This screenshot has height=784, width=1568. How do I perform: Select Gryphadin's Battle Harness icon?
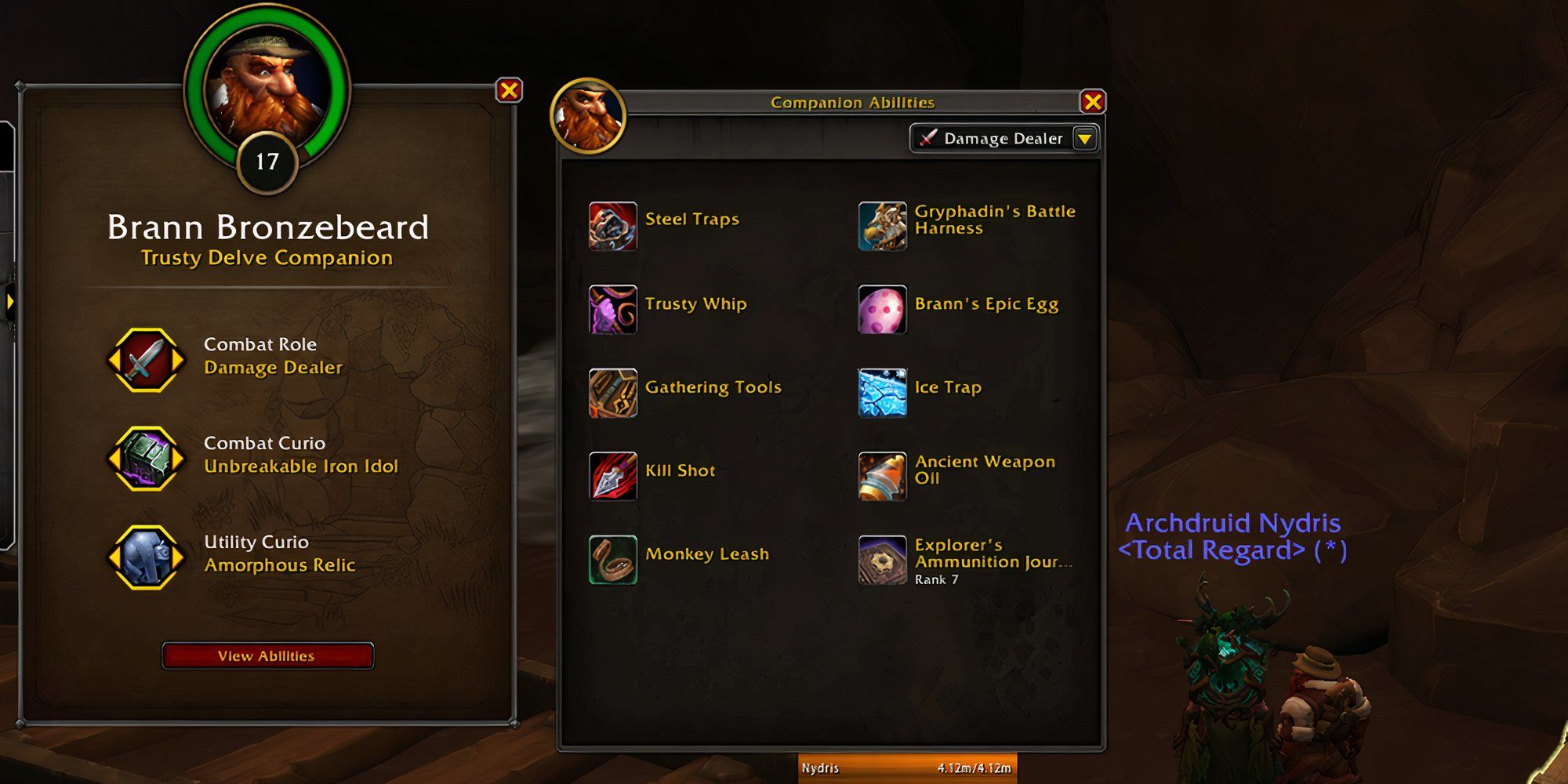click(881, 226)
